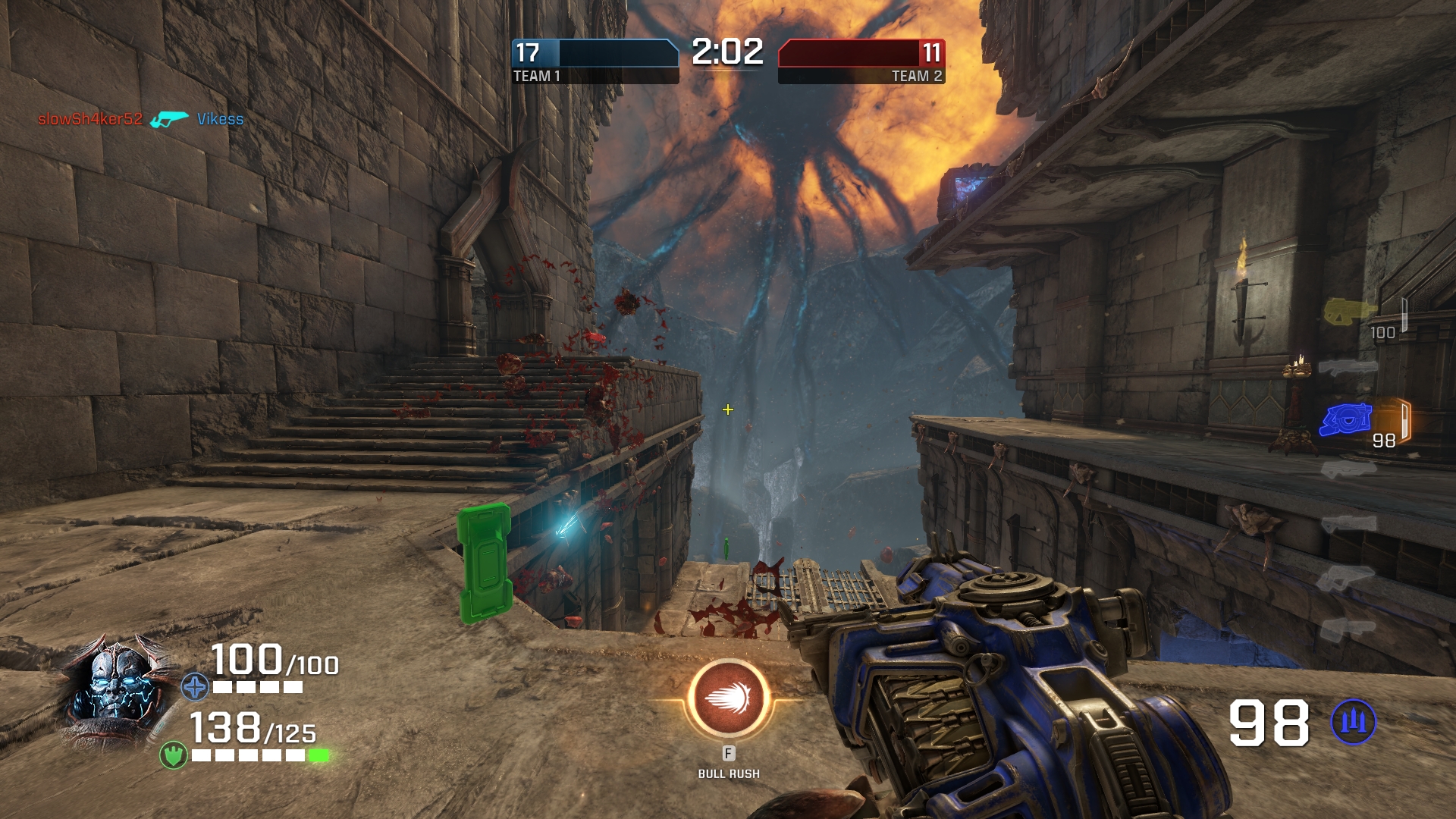Select slowSh4ker52 in the kill feed
The height and width of the screenshot is (819, 1456).
coord(90,119)
